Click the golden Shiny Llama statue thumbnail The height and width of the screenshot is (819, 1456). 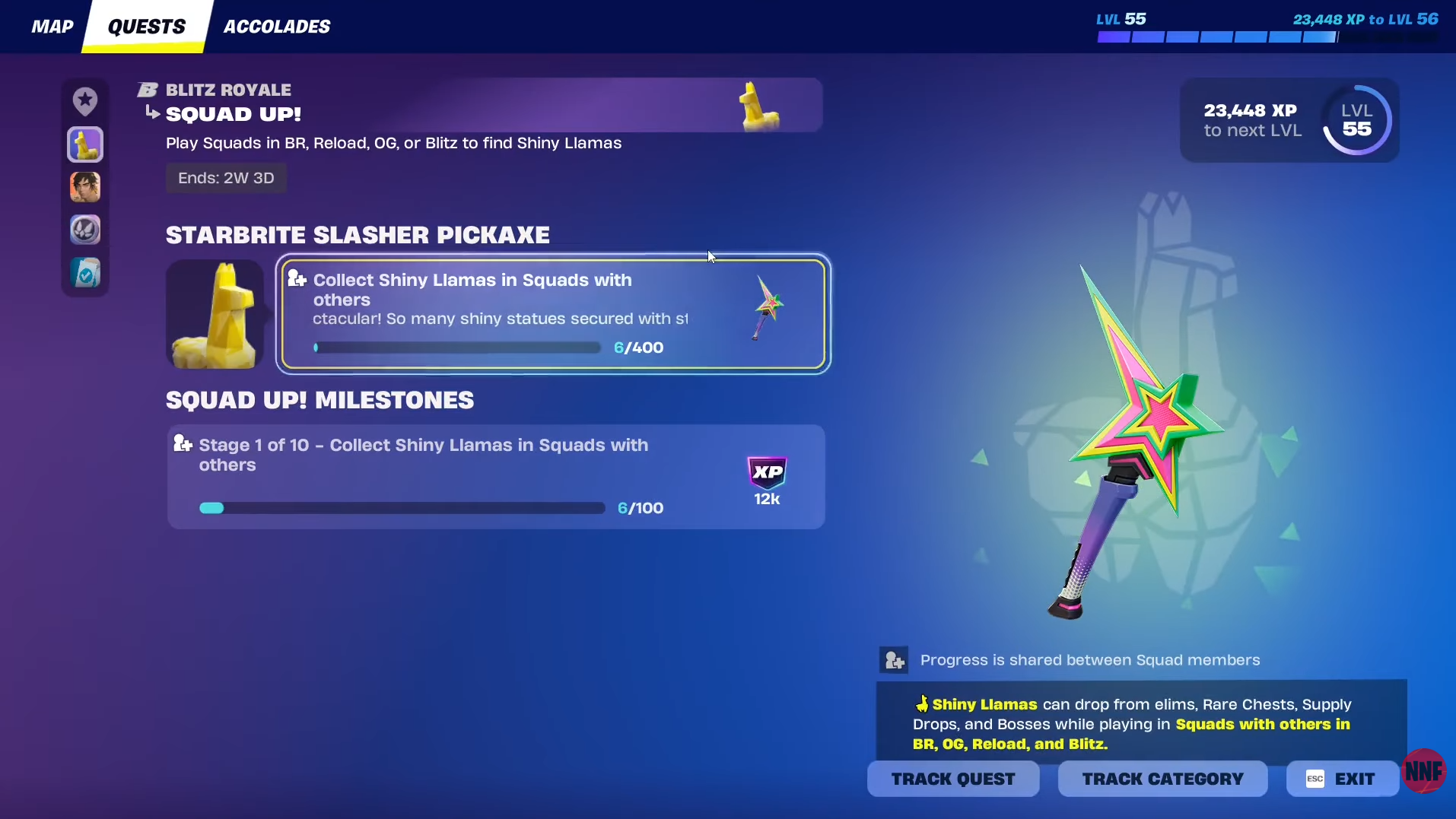pyautogui.click(x=215, y=314)
